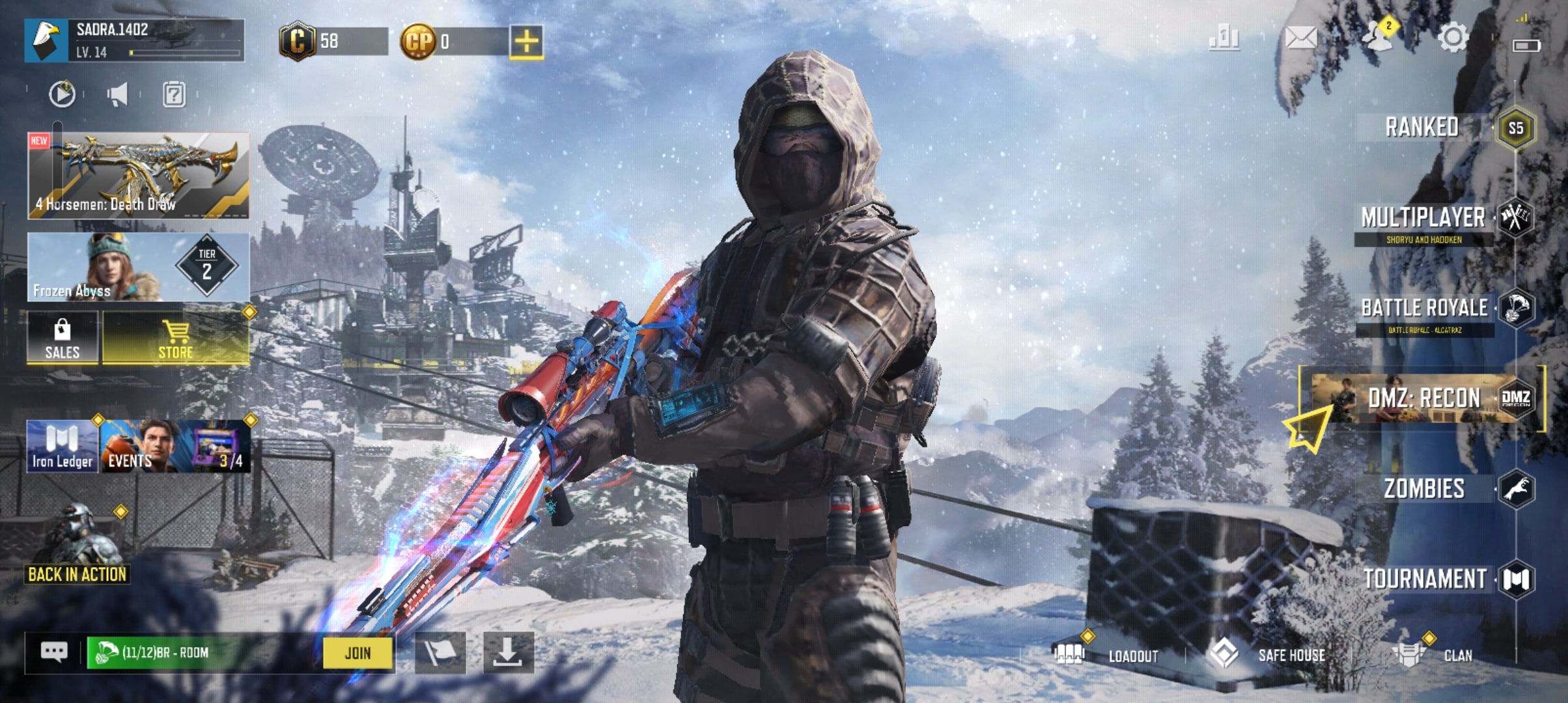Open the download manager arrow icon
The height and width of the screenshot is (703, 1568).
pyautogui.click(x=508, y=652)
